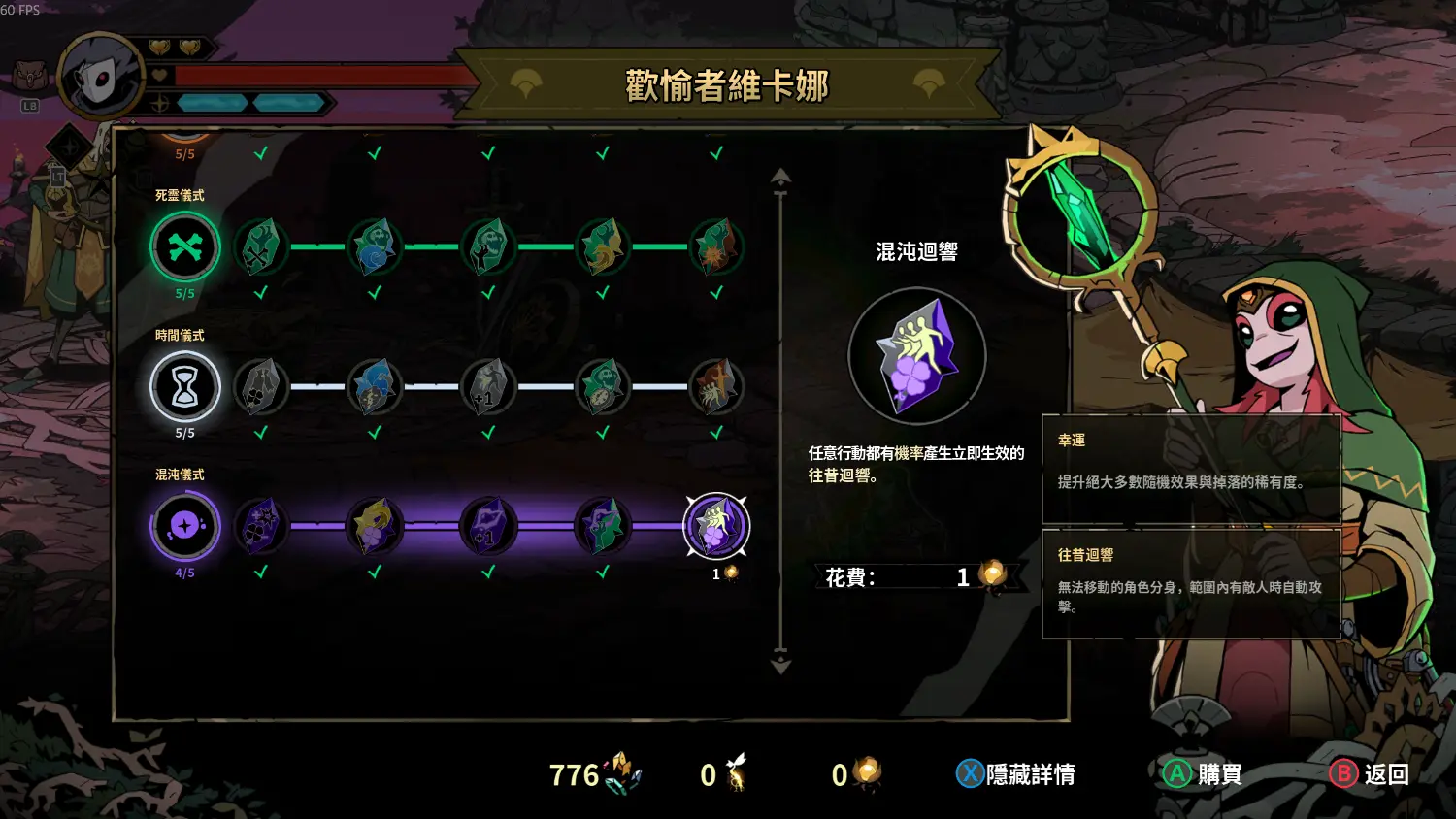Select the gray running figure +1 gem
The width and height of the screenshot is (1456, 819).
tap(488, 387)
